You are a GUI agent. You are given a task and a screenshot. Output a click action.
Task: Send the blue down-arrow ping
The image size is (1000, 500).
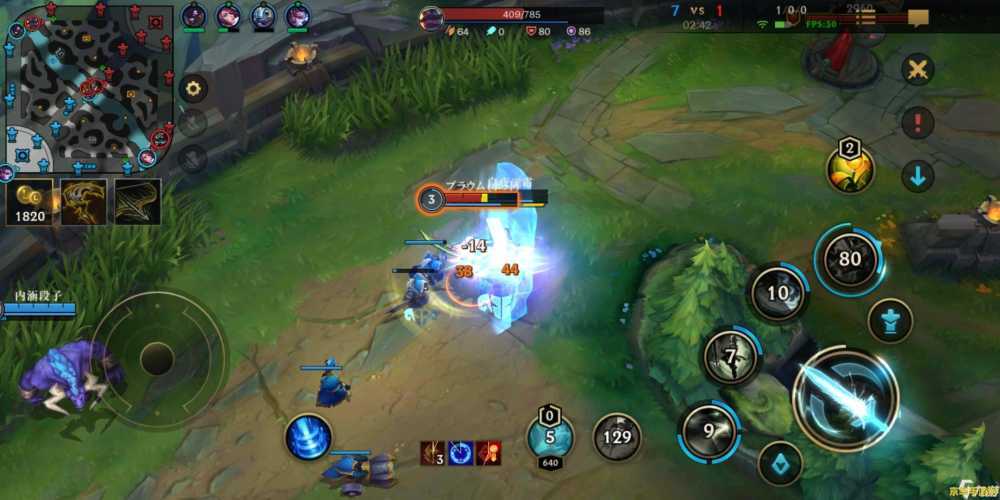(x=917, y=177)
